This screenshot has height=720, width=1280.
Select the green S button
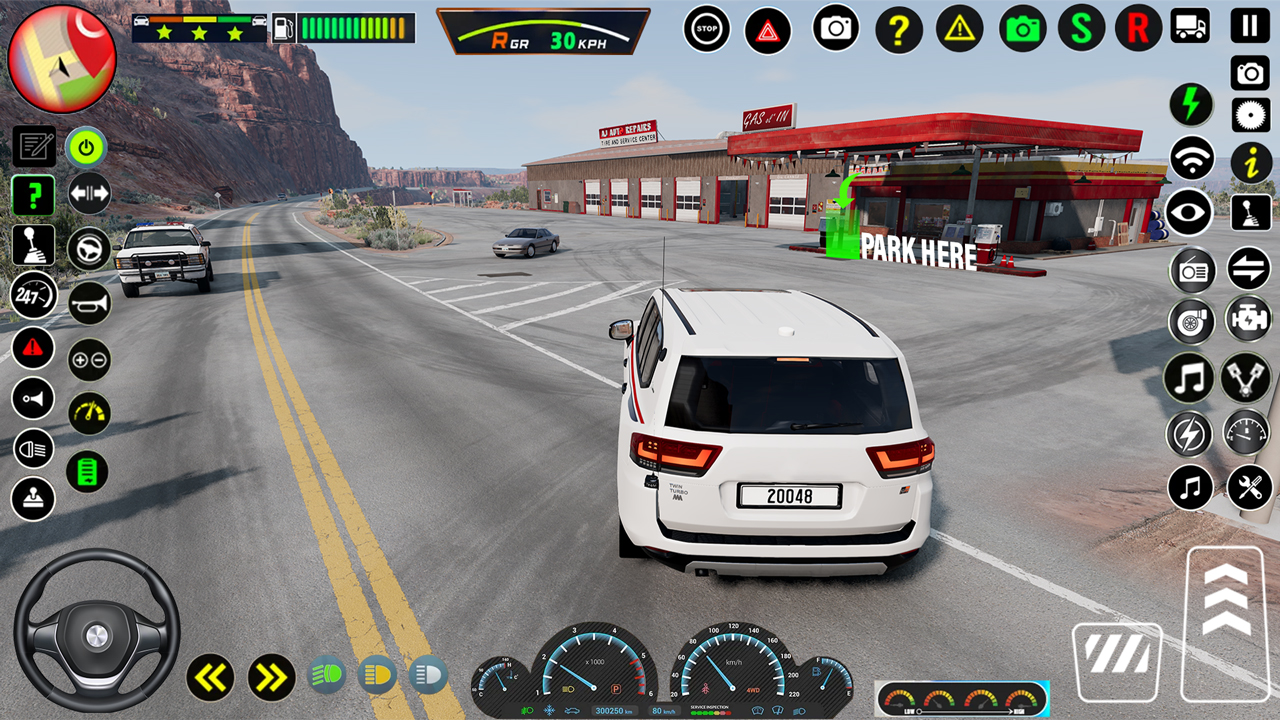point(1081,28)
